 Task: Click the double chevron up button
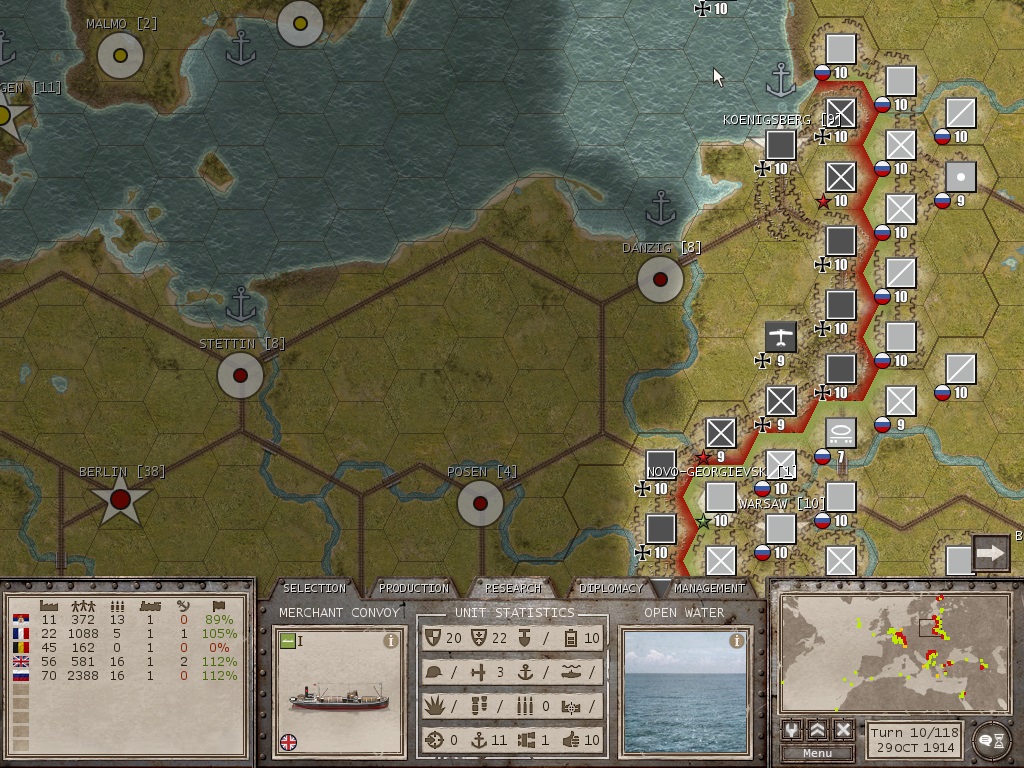coord(817,729)
